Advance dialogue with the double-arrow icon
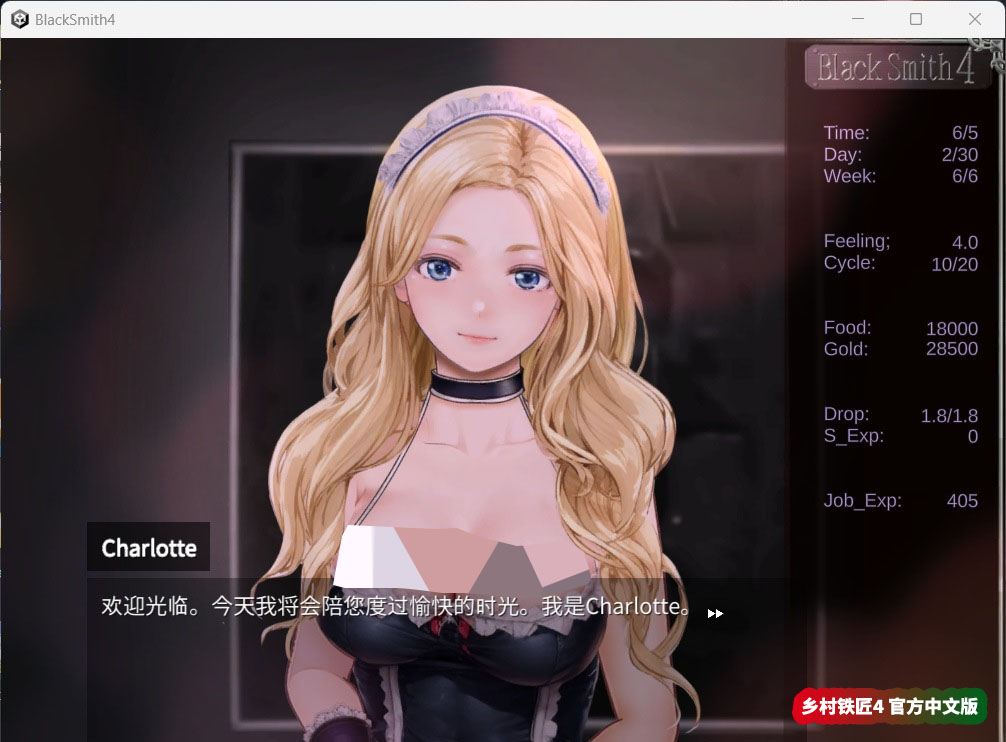This screenshot has width=1006, height=742. [715, 613]
